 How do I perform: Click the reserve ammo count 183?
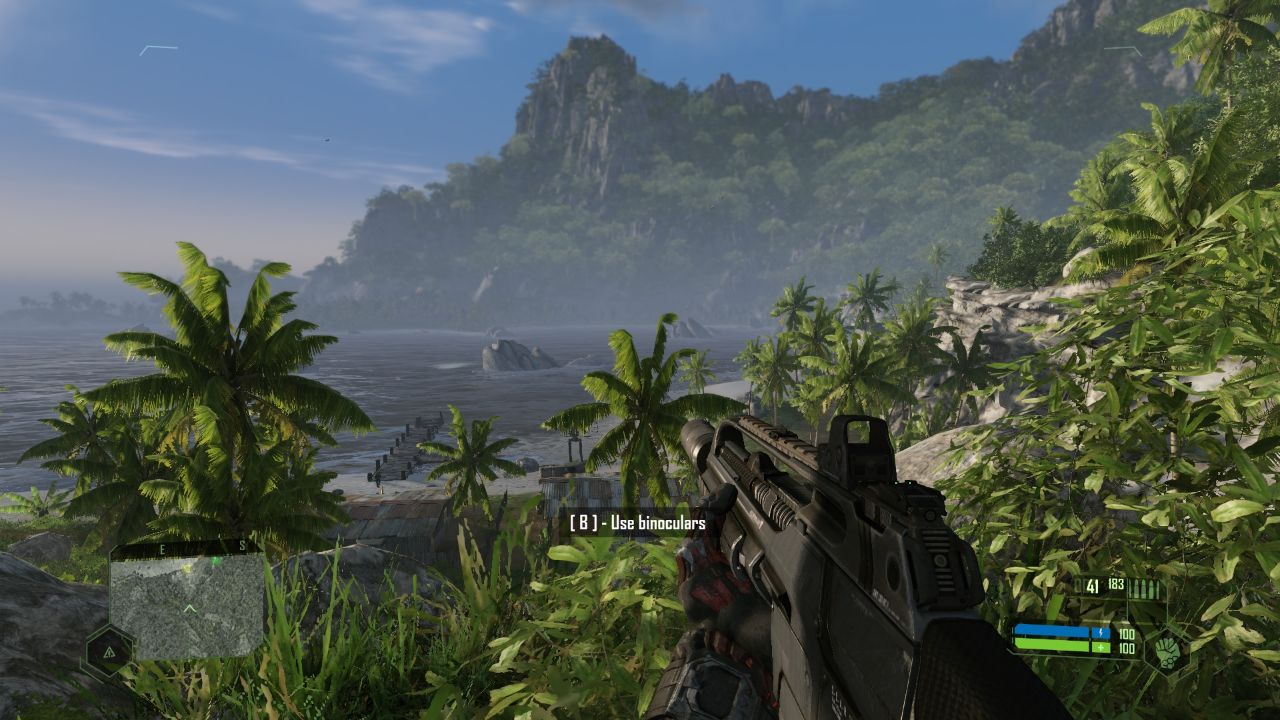click(x=1117, y=584)
